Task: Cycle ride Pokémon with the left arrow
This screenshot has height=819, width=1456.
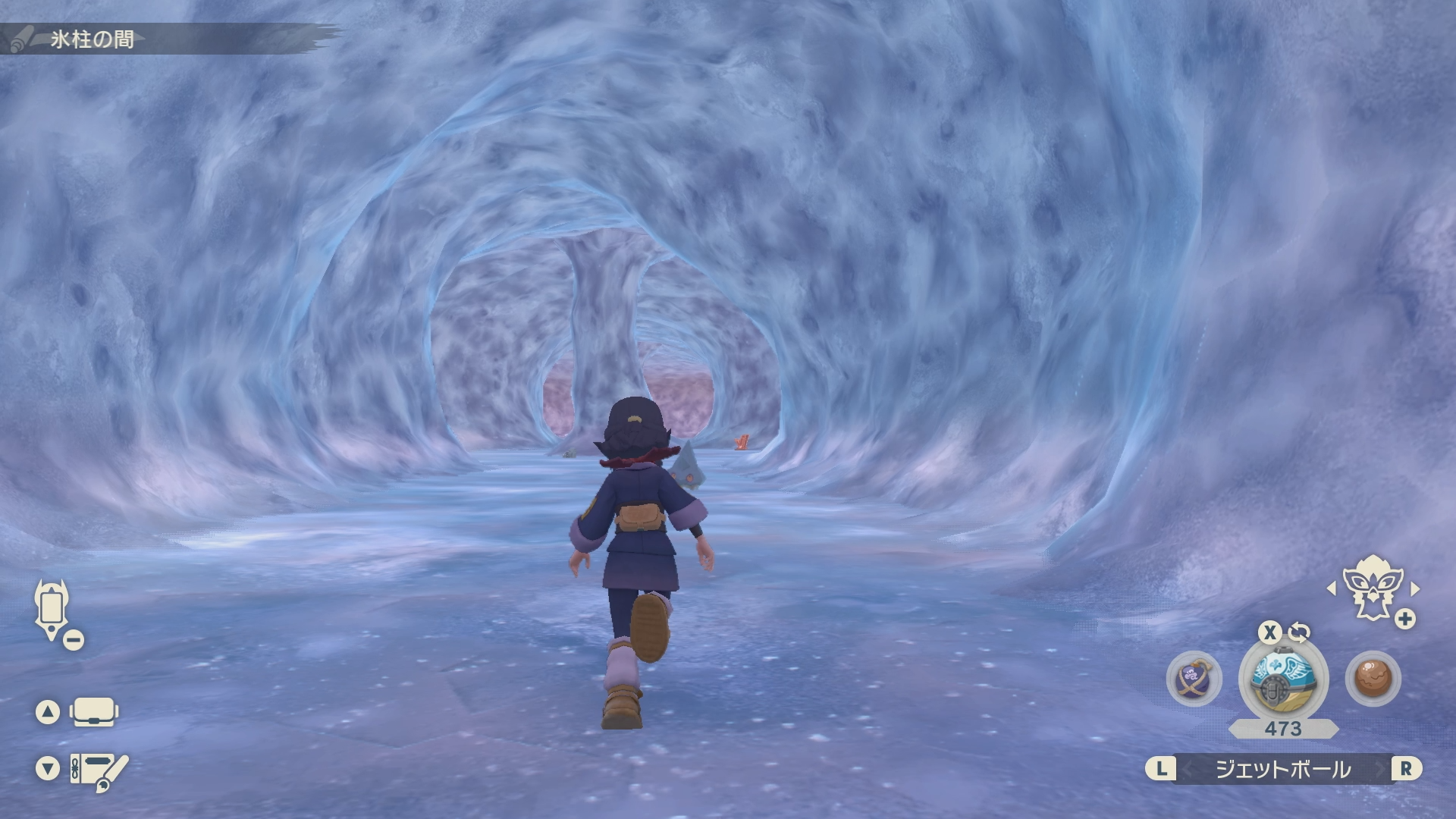Action: point(1332,588)
